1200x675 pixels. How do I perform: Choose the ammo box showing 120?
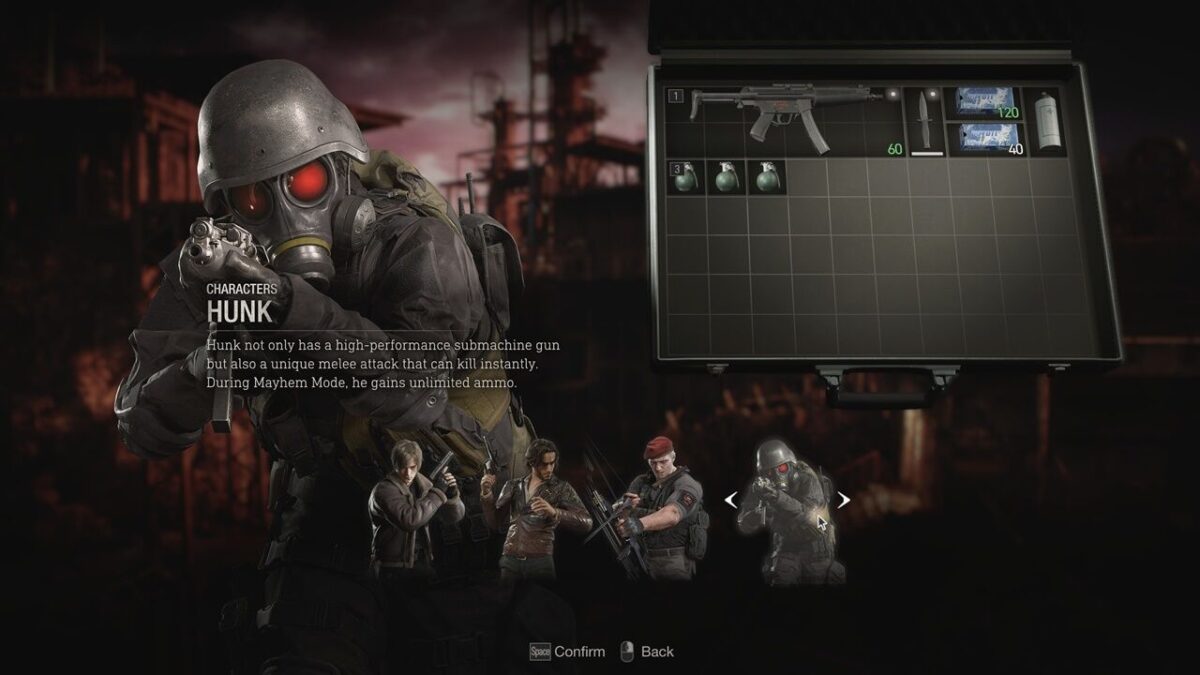(985, 103)
